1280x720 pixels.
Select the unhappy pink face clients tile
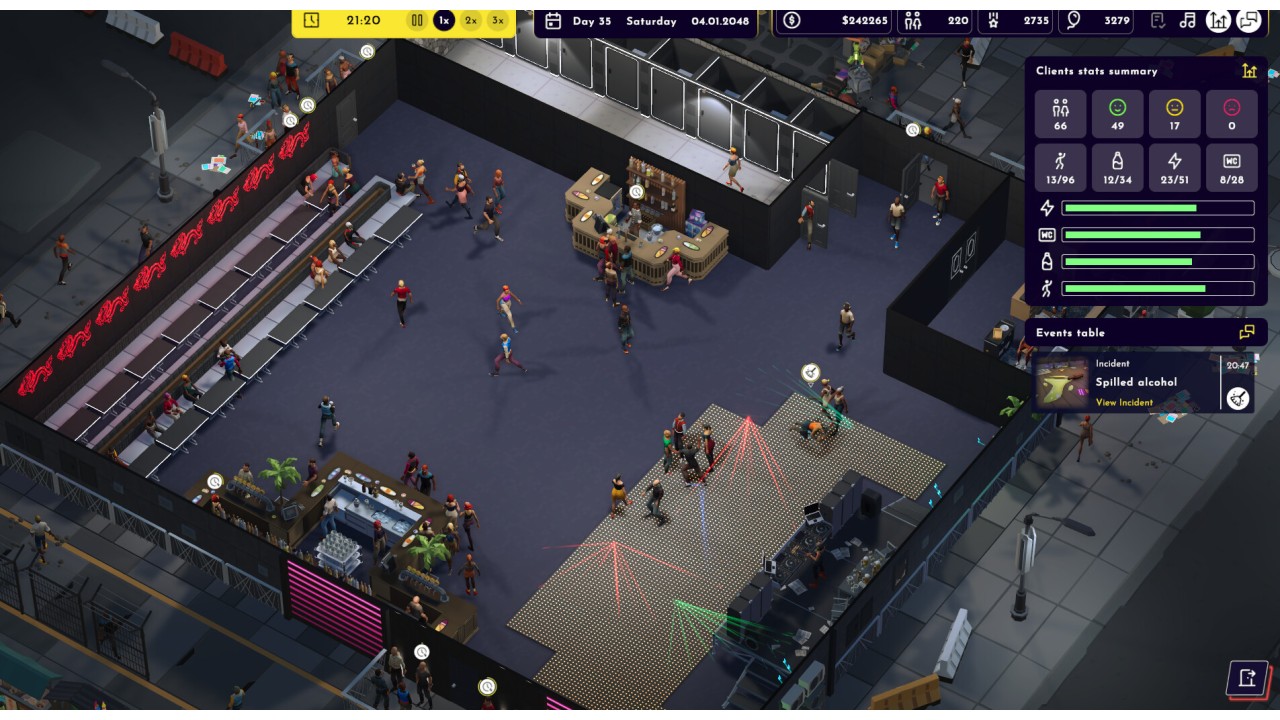[1232, 114]
